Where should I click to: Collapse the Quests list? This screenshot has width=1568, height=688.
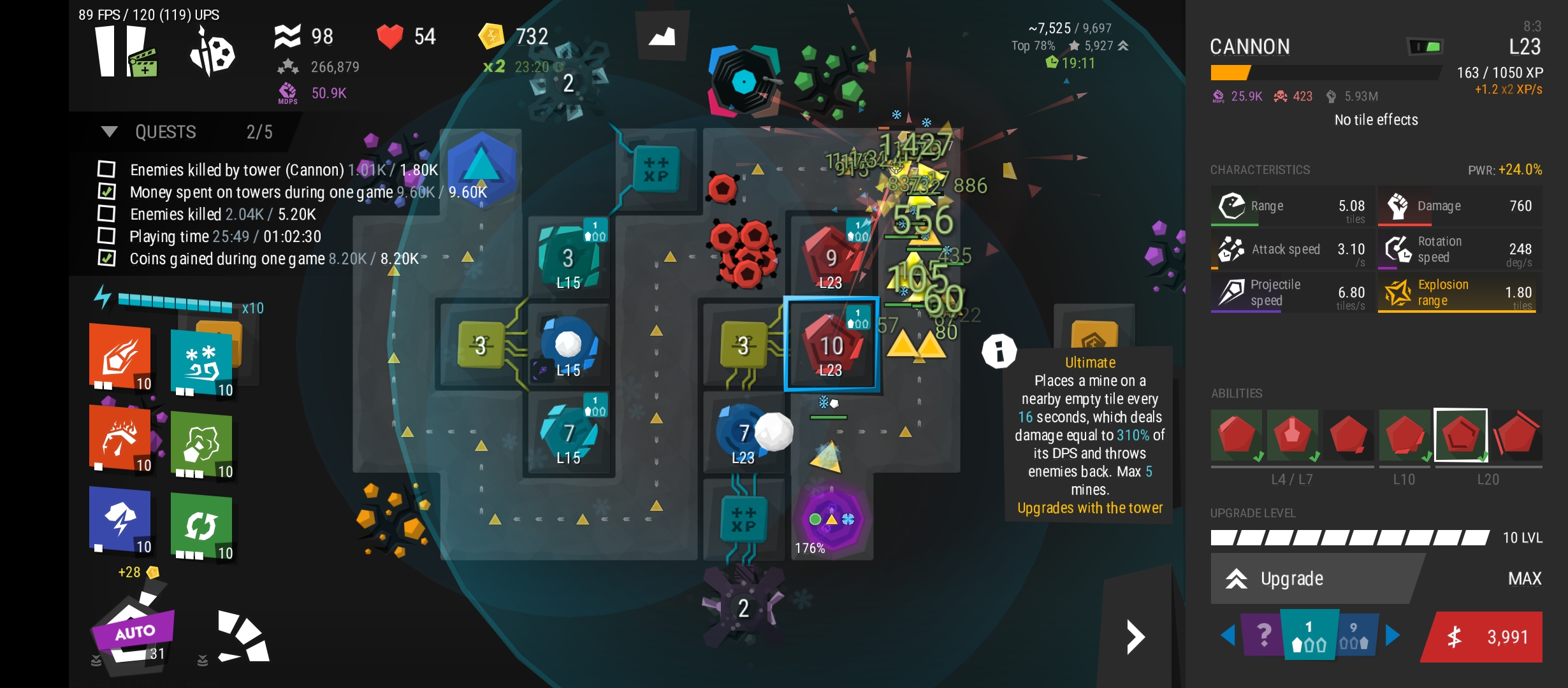110,132
